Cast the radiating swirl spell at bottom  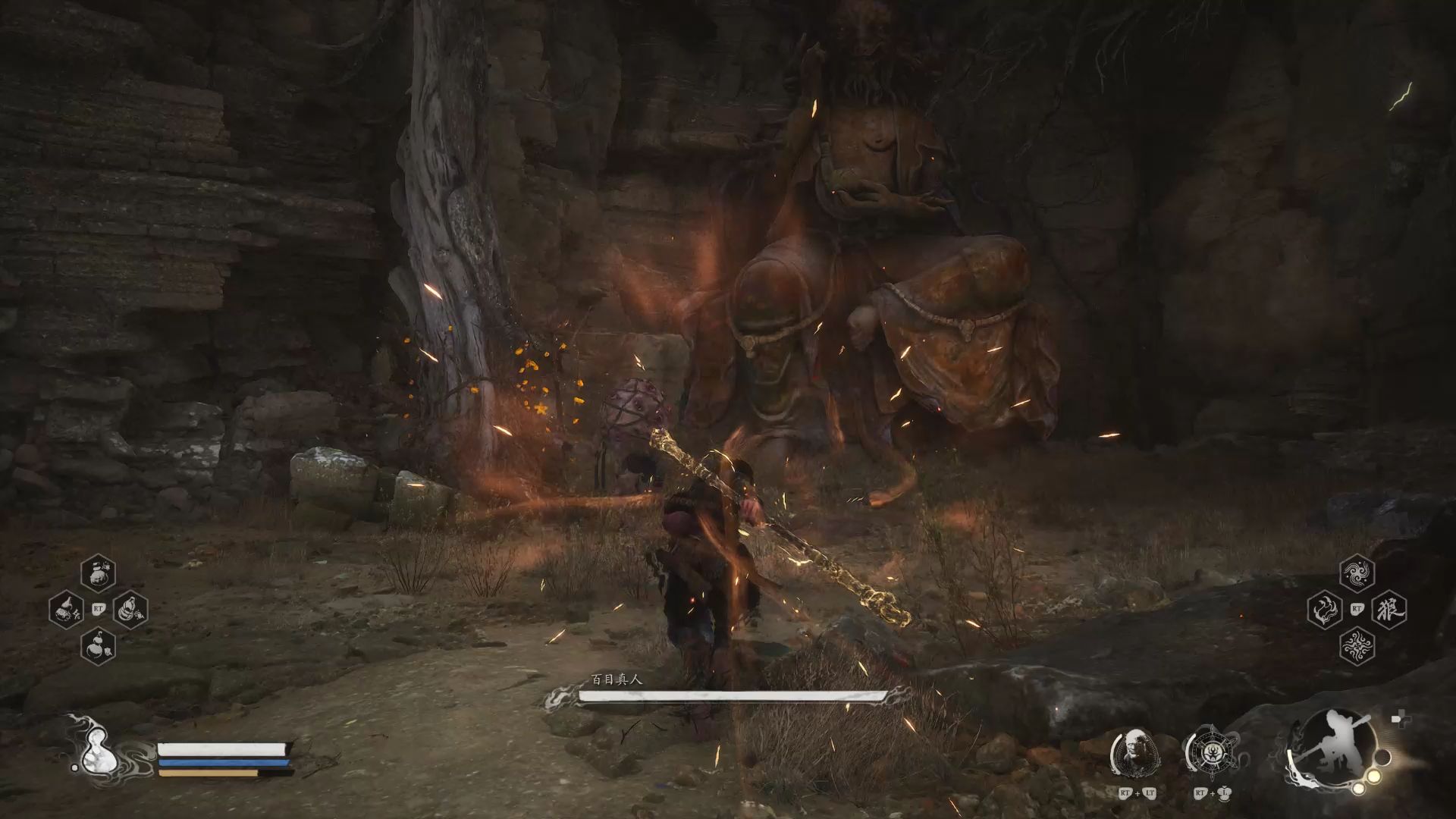click(x=1357, y=647)
